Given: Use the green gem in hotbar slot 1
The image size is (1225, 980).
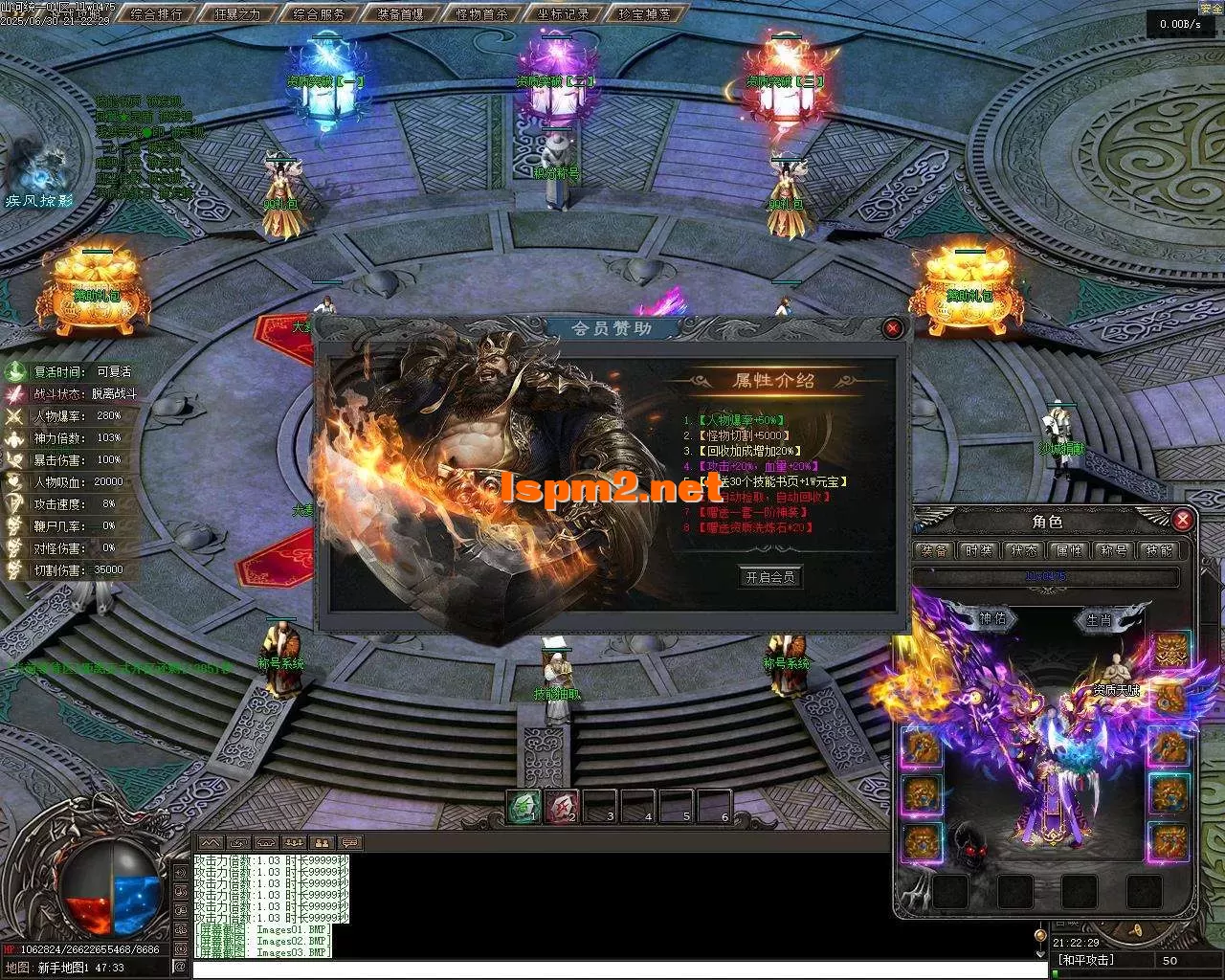Looking at the screenshot, I should pyautogui.click(x=524, y=807).
